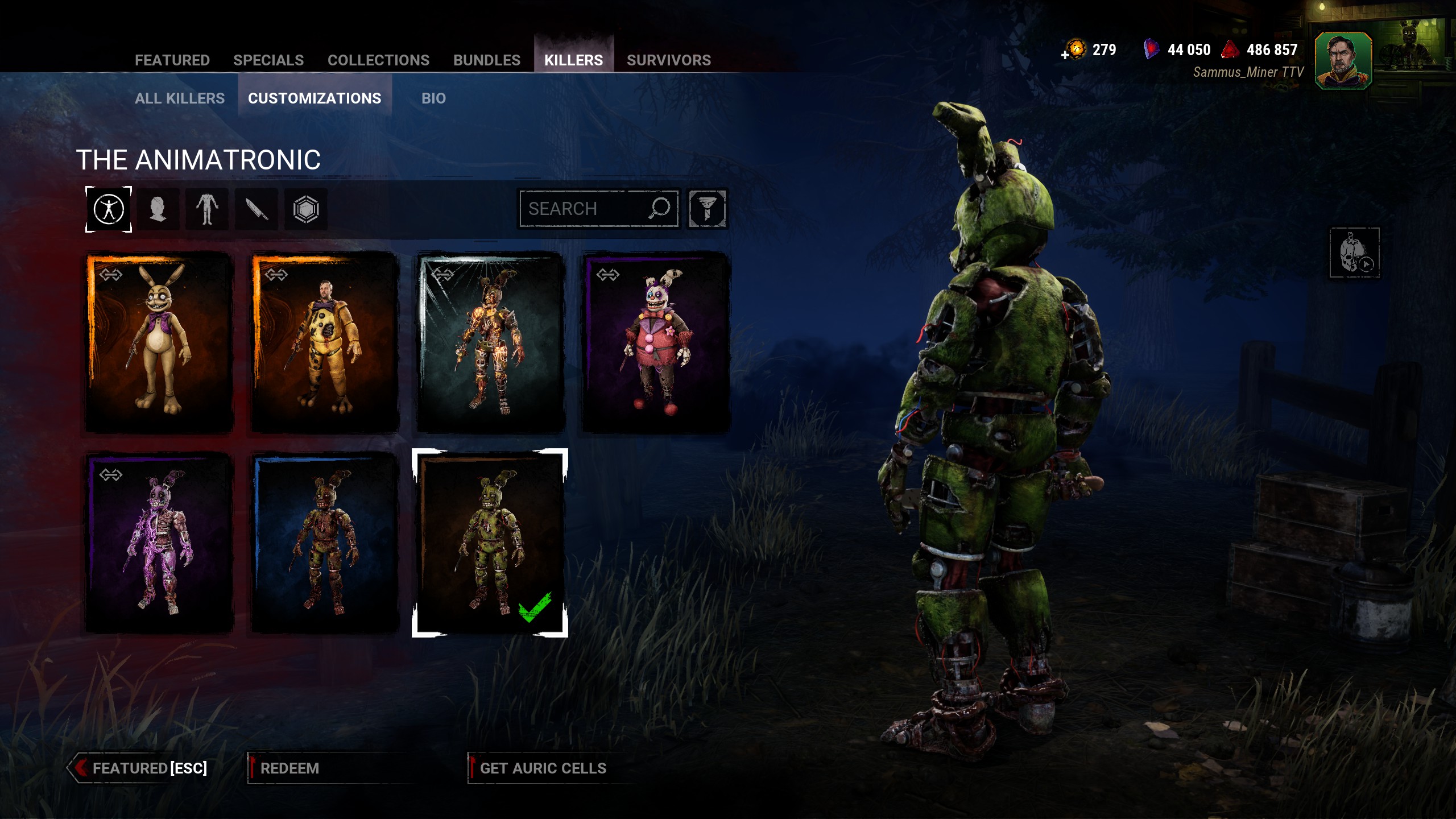Screen dimensions: 1456x819
Task: Select the Survivors tab
Action: pos(668,60)
